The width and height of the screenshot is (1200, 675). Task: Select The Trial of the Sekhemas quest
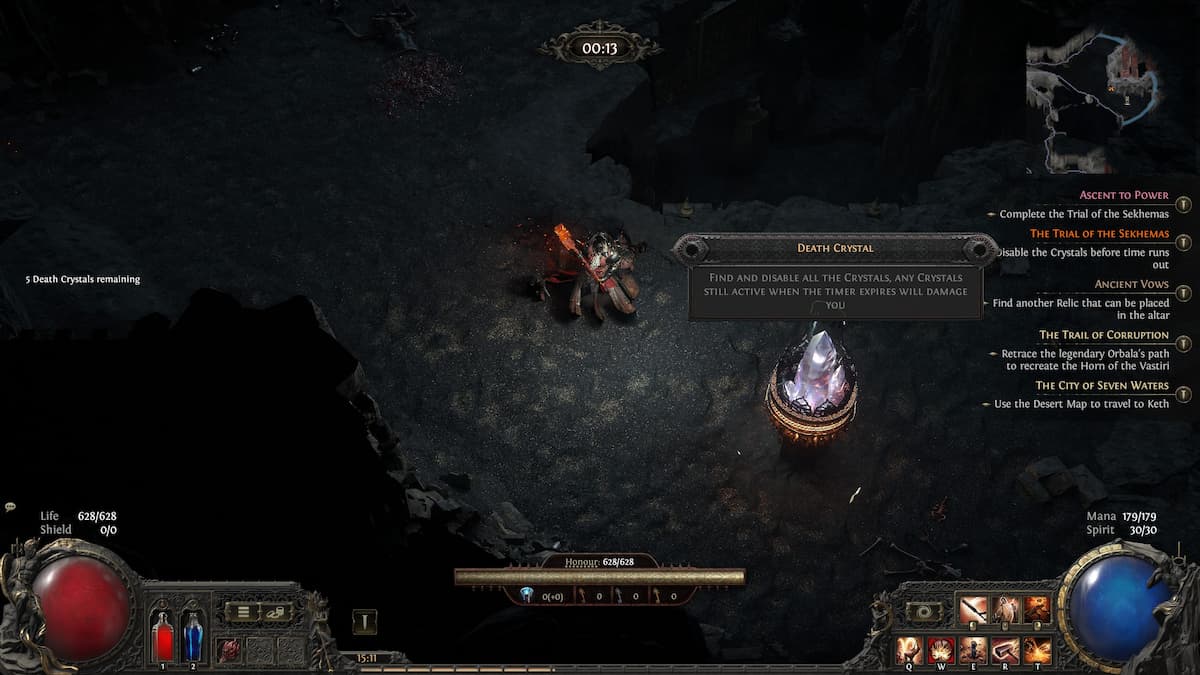(x=1099, y=234)
